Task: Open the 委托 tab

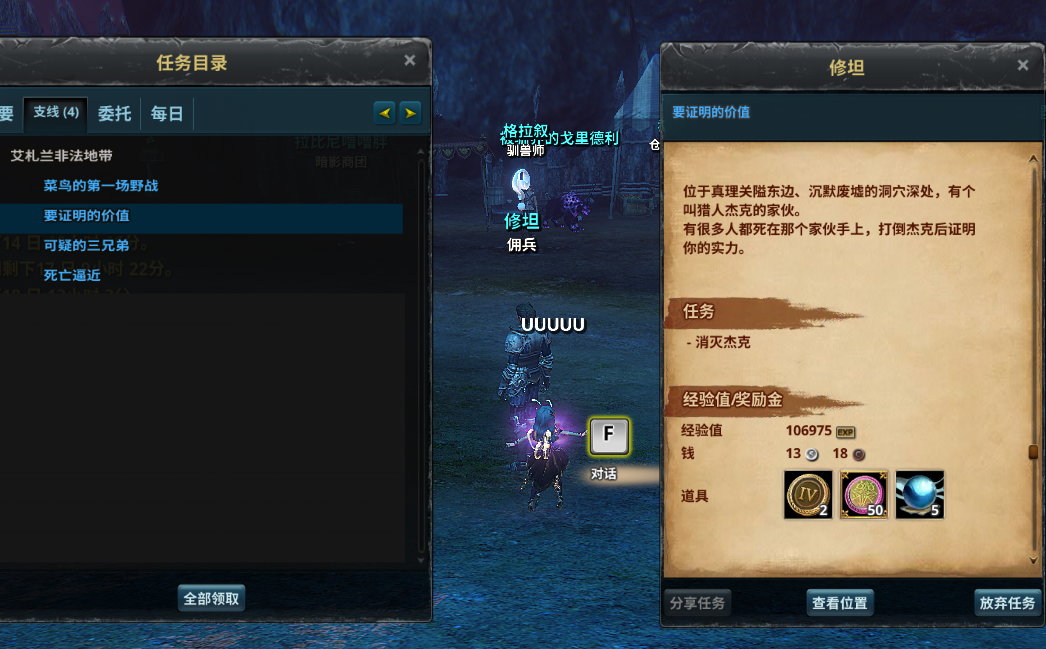Action: (114, 113)
